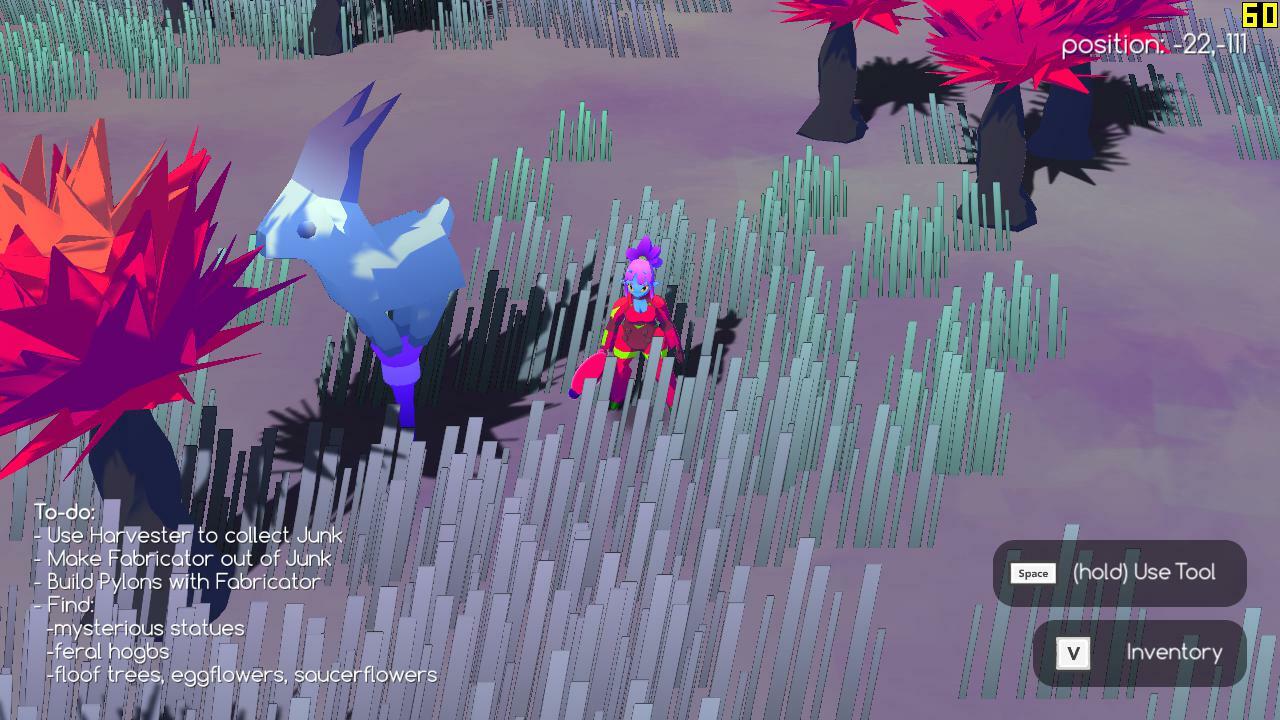
Task: Click the feral hogbs entry
Action: pos(105,651)
